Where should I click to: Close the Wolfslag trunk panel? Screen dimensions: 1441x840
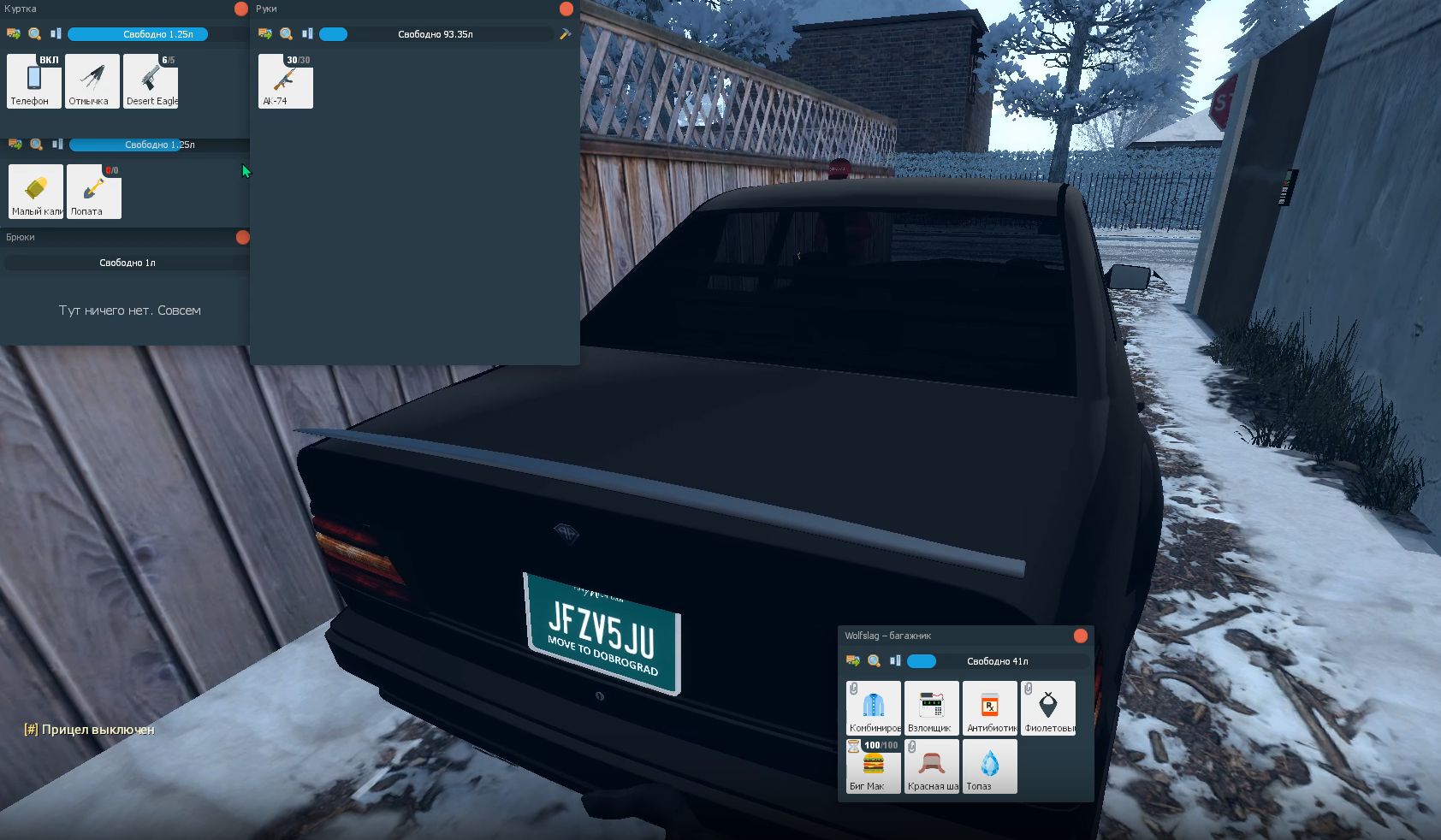(1080, 636)
